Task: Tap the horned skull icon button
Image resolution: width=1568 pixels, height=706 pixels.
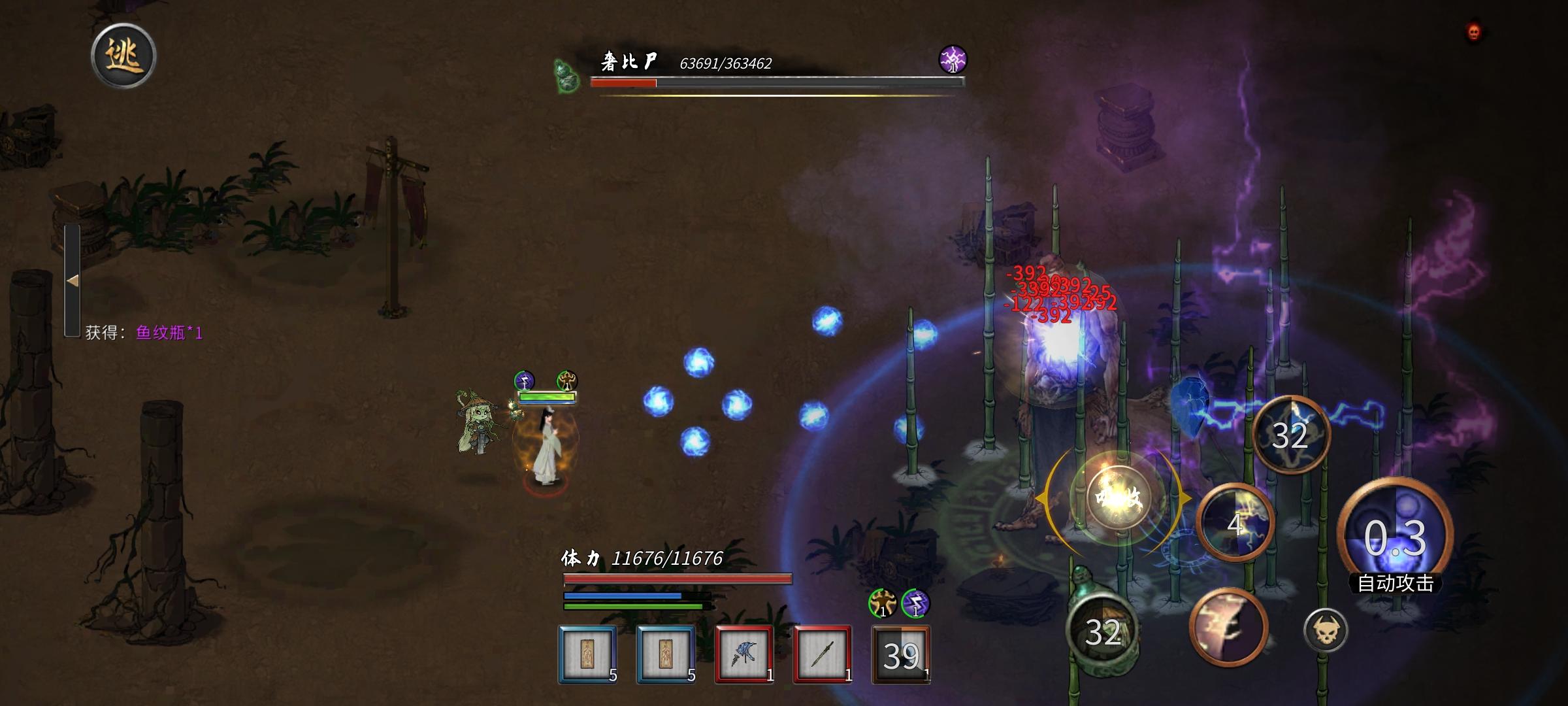Action: coord(1325,630)
